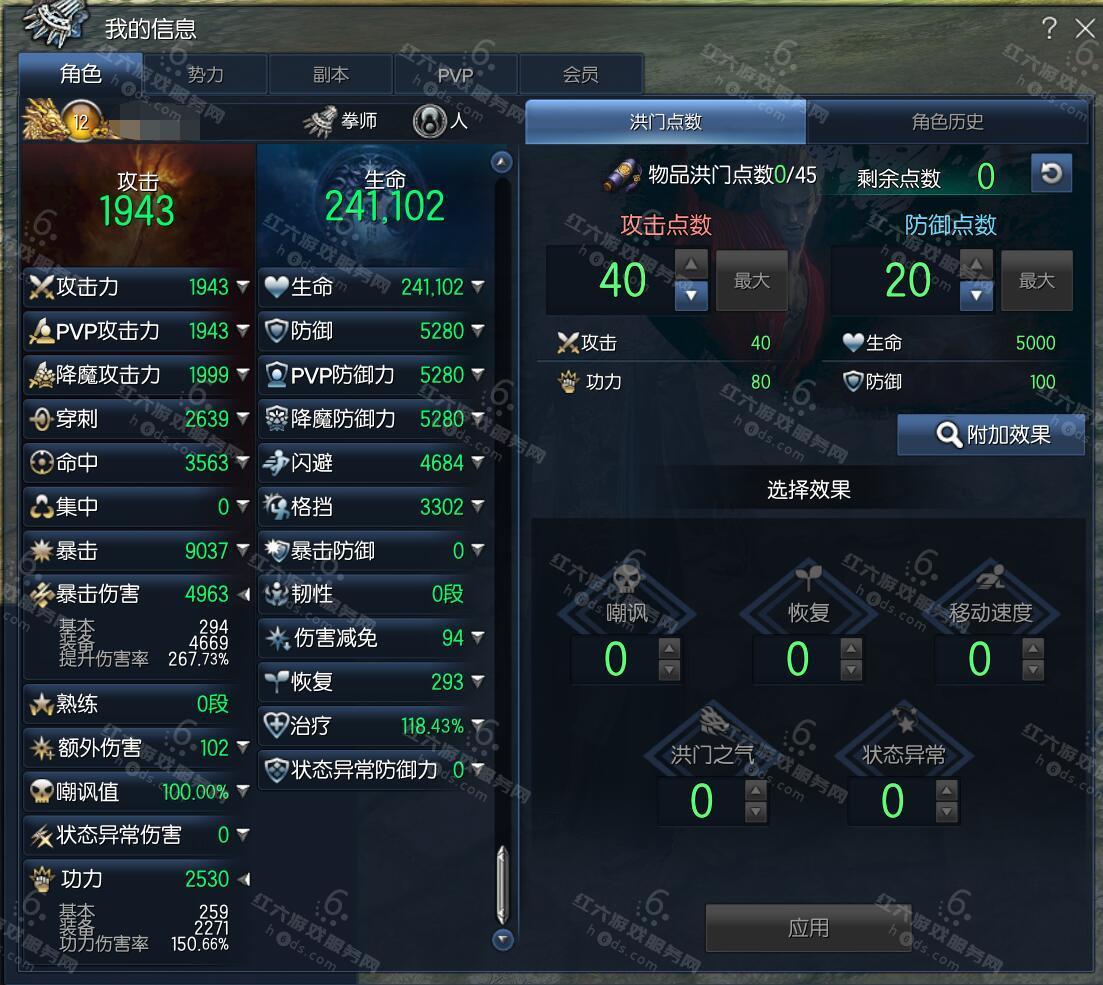Open the 附加效果 search button

click(x=991, y=435)
